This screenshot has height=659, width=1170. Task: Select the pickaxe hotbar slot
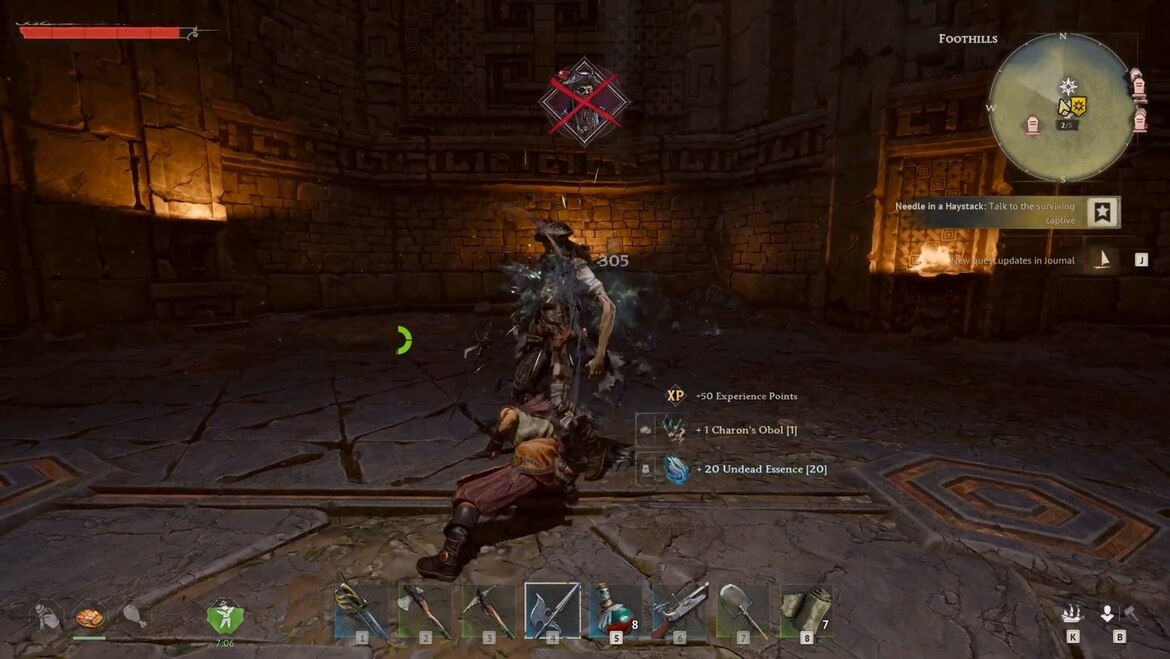coord(489,609)
